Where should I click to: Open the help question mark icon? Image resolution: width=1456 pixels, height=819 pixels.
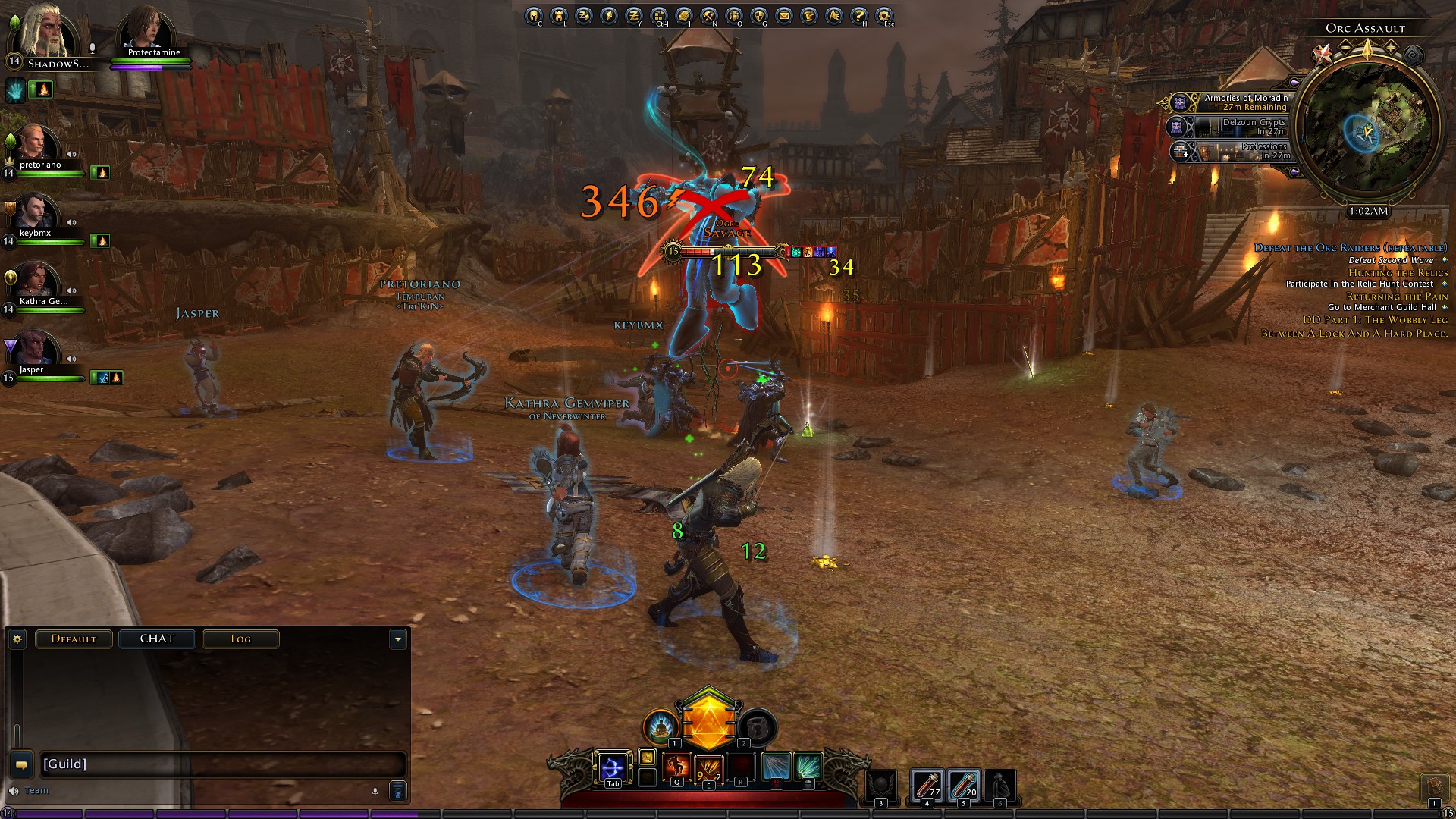(859, 15)
